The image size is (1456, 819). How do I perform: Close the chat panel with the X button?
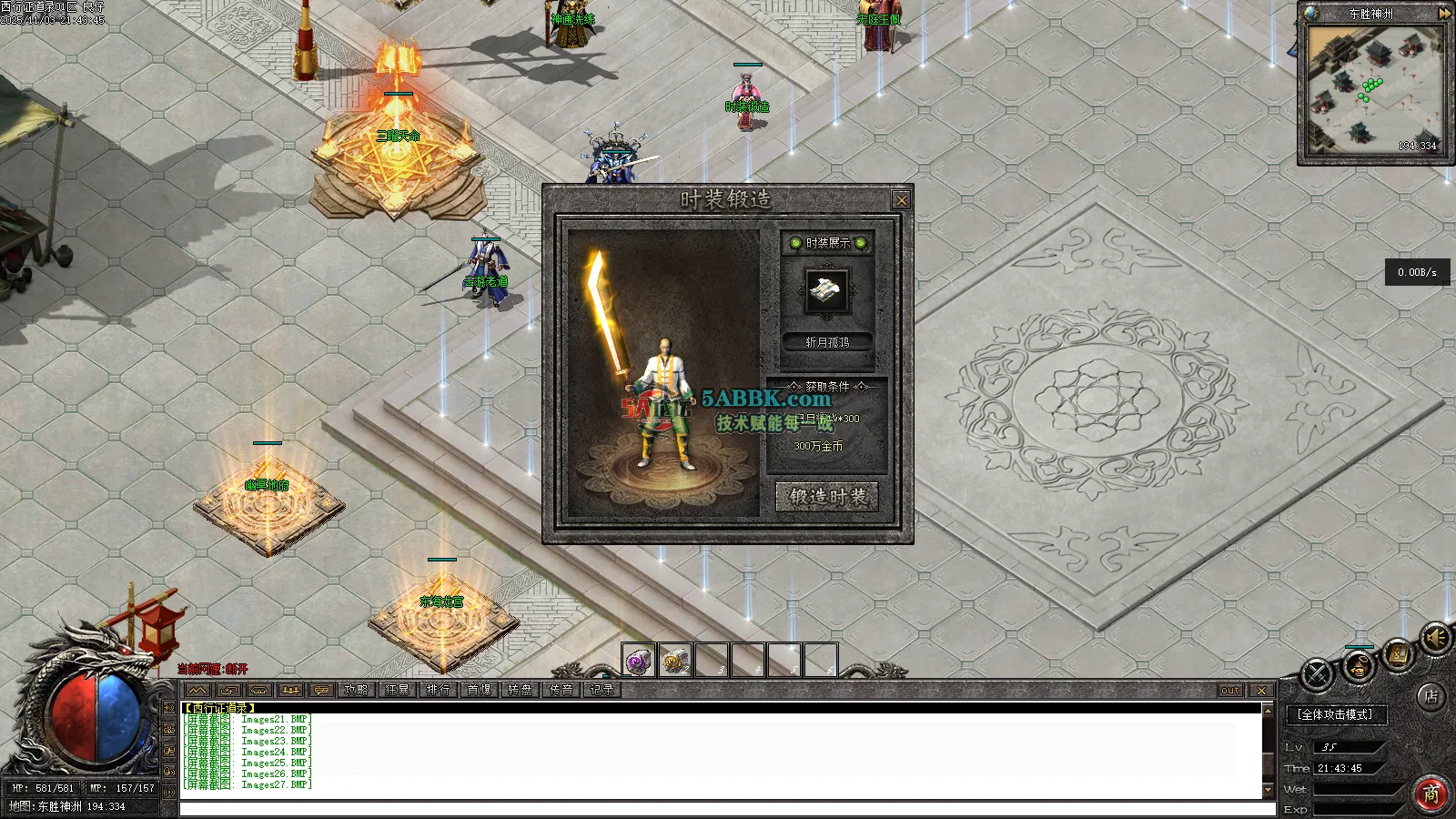click(x=1261, y=691)
